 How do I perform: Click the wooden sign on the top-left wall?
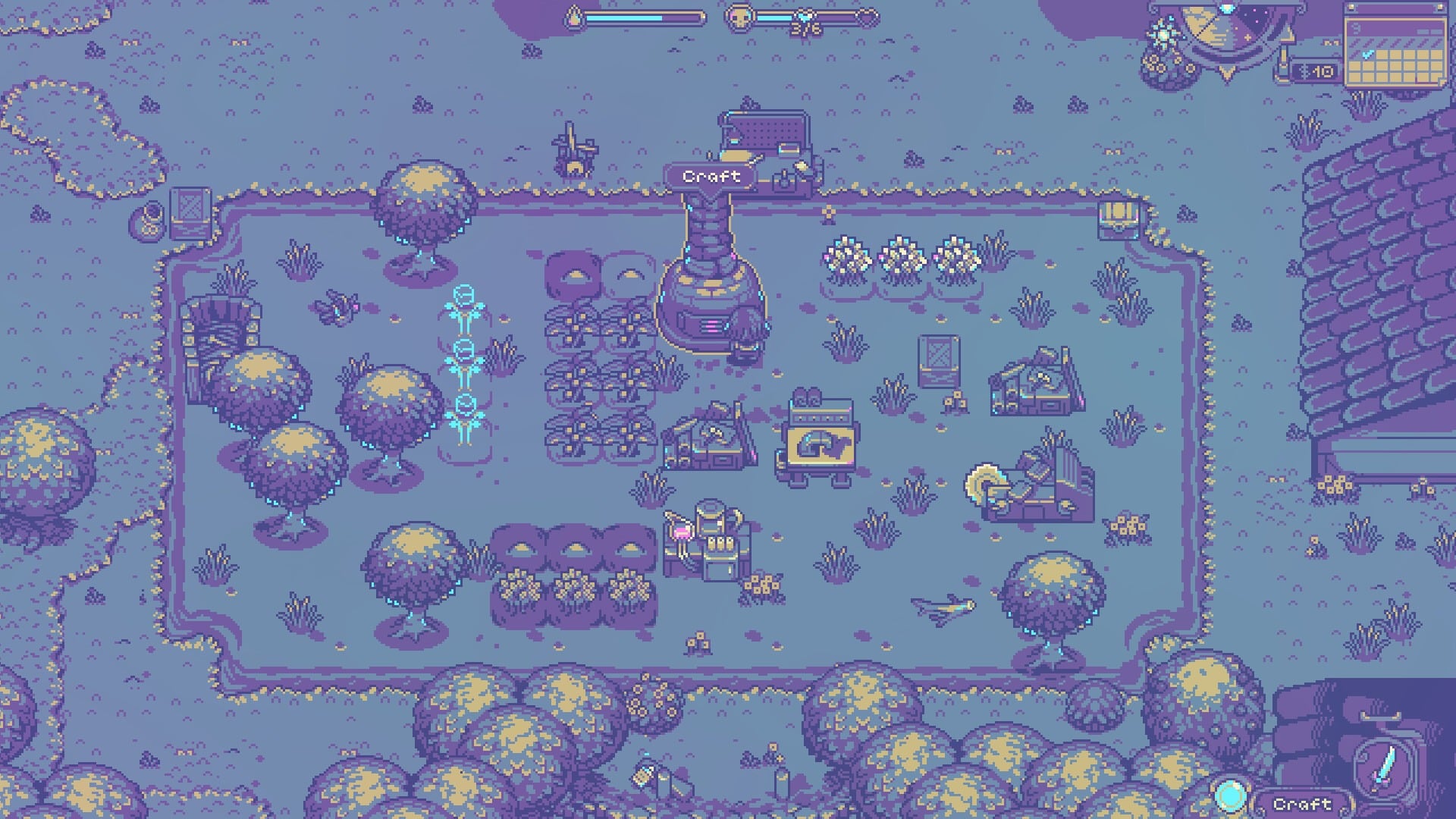pos(190,212)
